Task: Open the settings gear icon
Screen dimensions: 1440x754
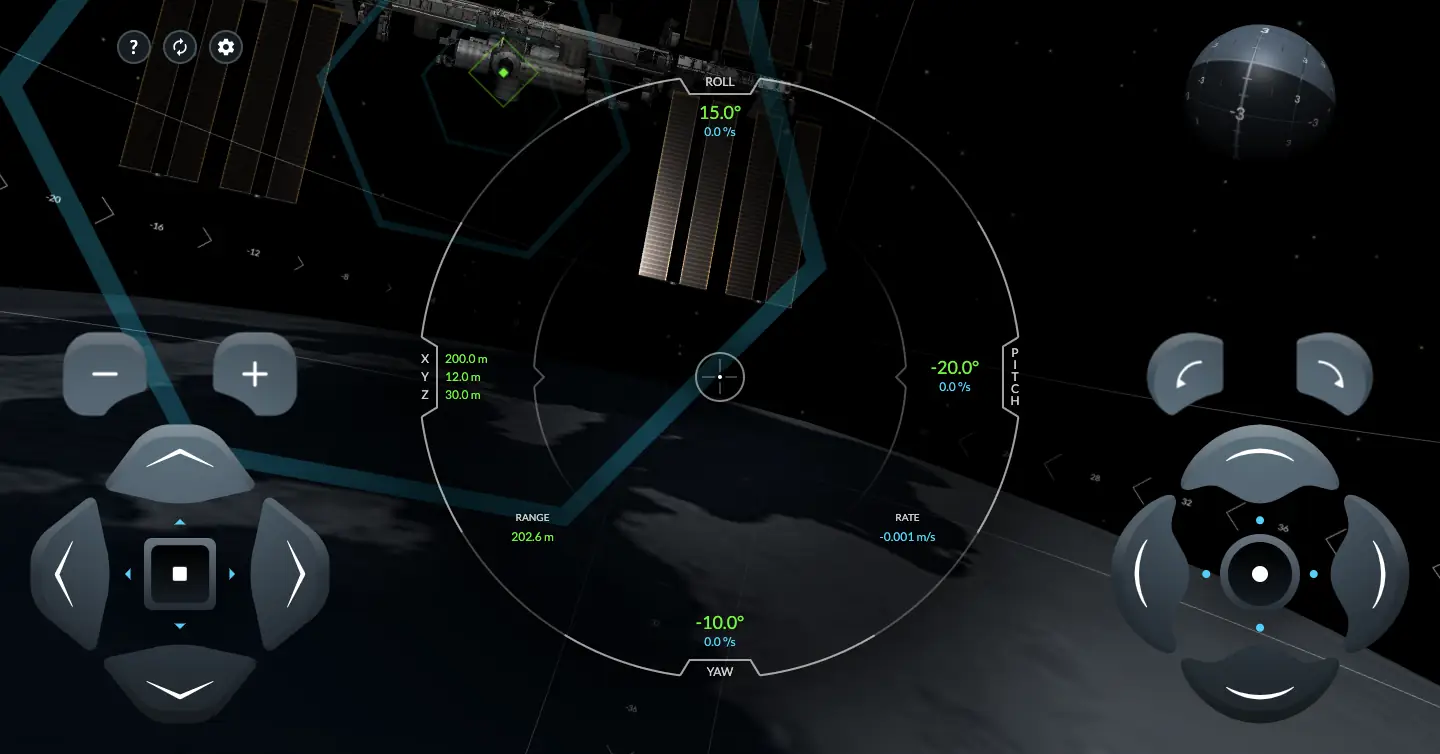Action: click(x=225, y=47)
